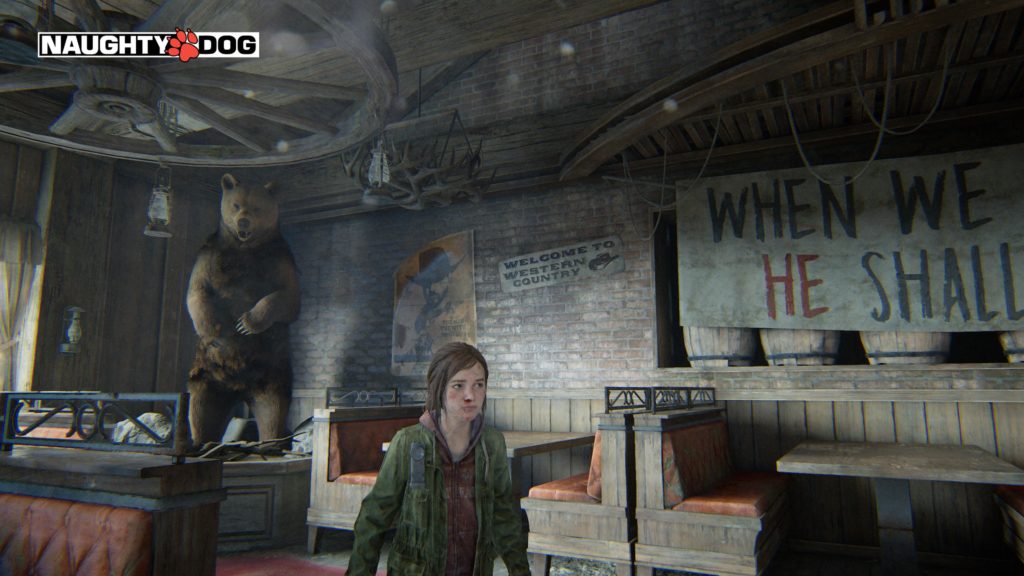Screen dimensions: 1024x576
Task: Click the Naughty Dog logo watermark
Action: tap(148, 44)
